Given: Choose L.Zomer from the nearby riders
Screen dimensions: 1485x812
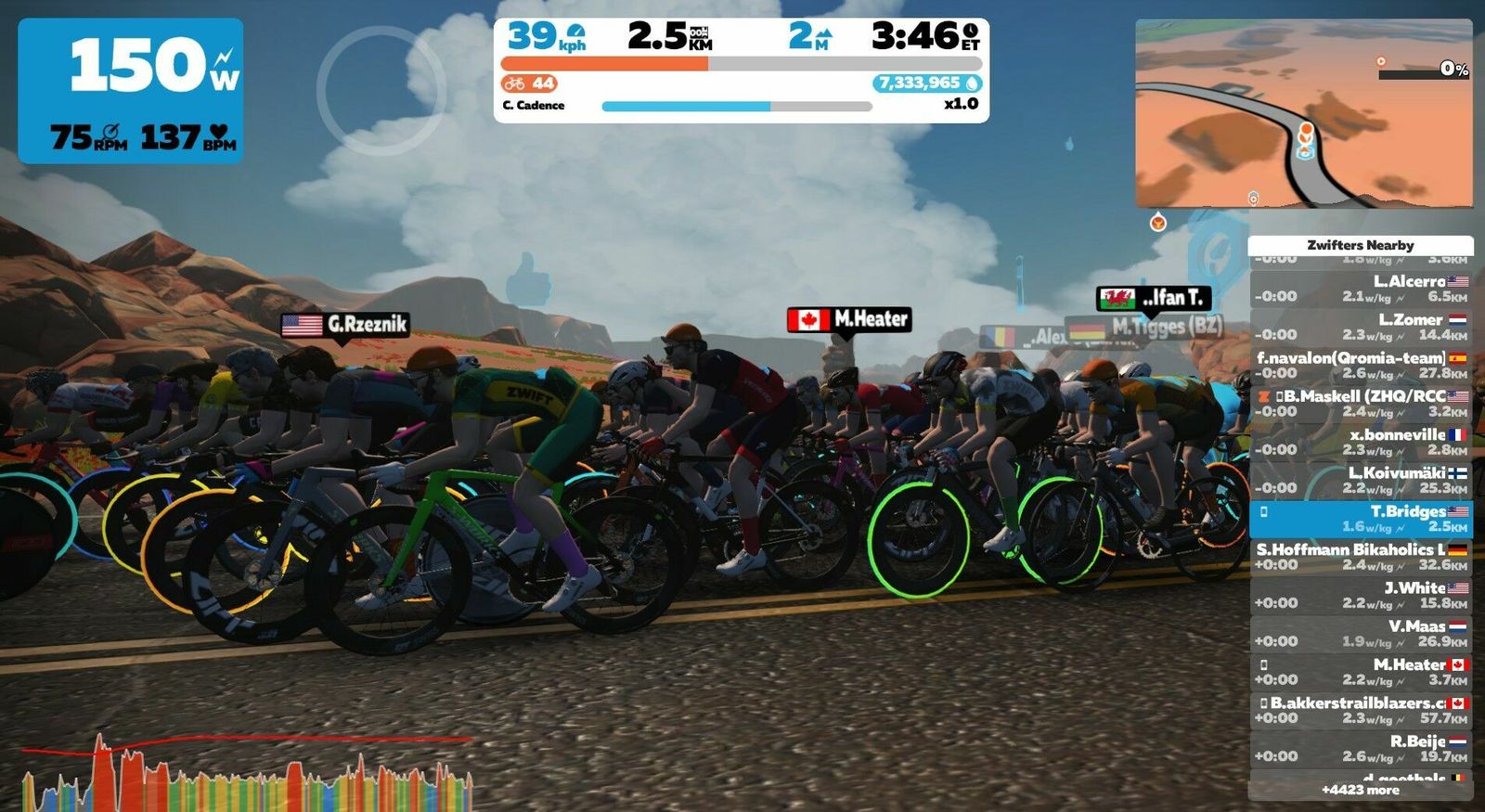Looking at the screenshot, I should [x=1361, y=327].
